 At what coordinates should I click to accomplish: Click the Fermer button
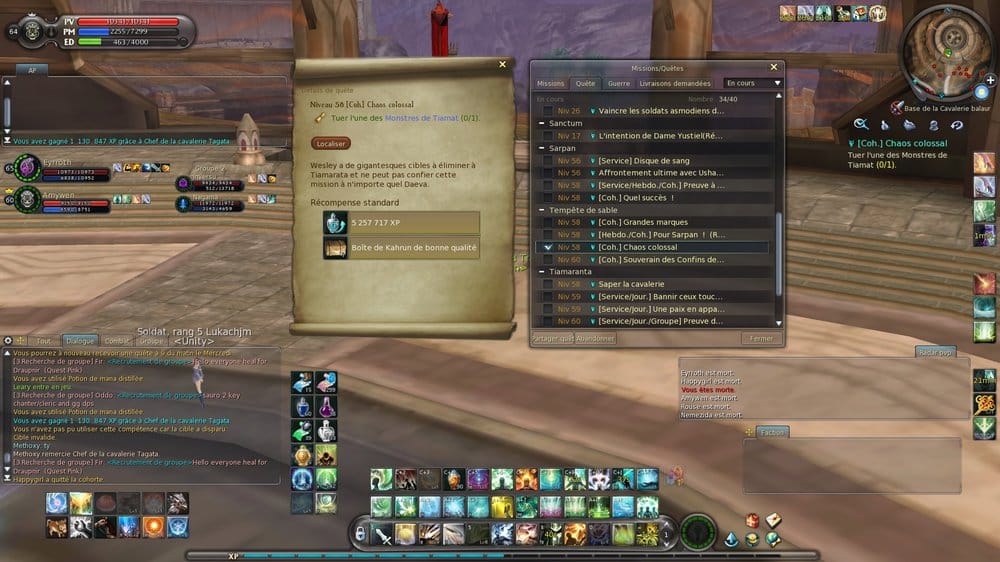[x=761, y=339]
